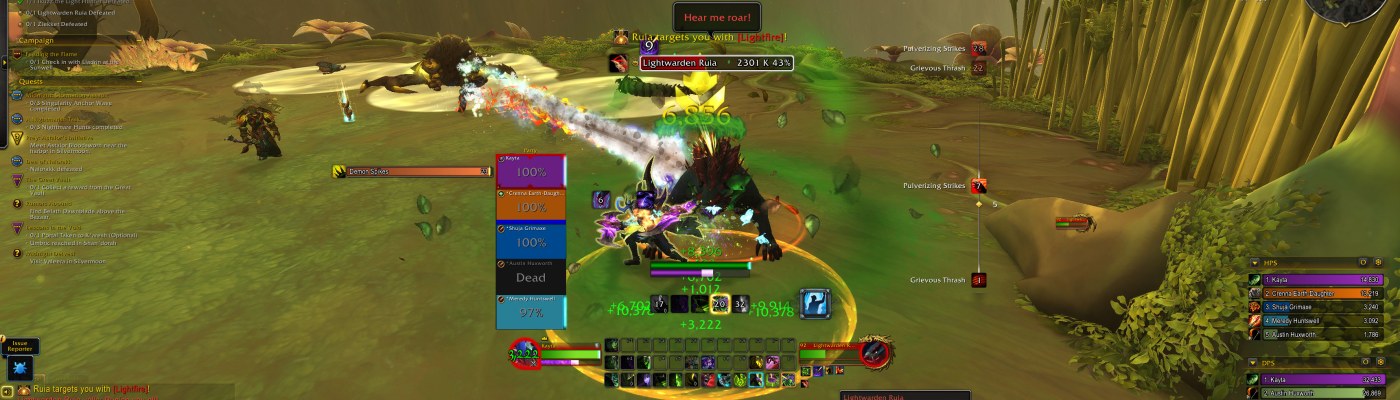The height and width of the screenshot is (400, 1400).
Task: Target Crenna Earth-Daughter in the party frames
Action: tap(531, 206)
